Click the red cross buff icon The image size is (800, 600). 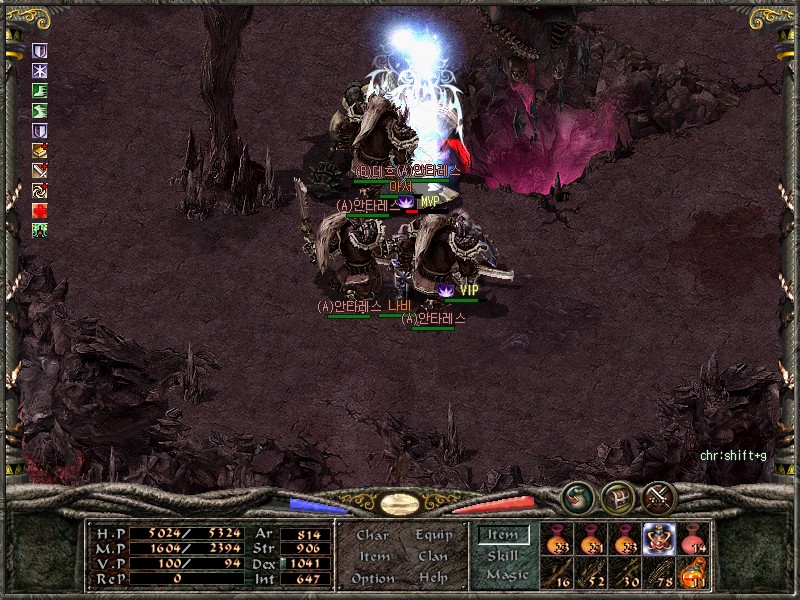pyautogui.click(x=40, y=210)
